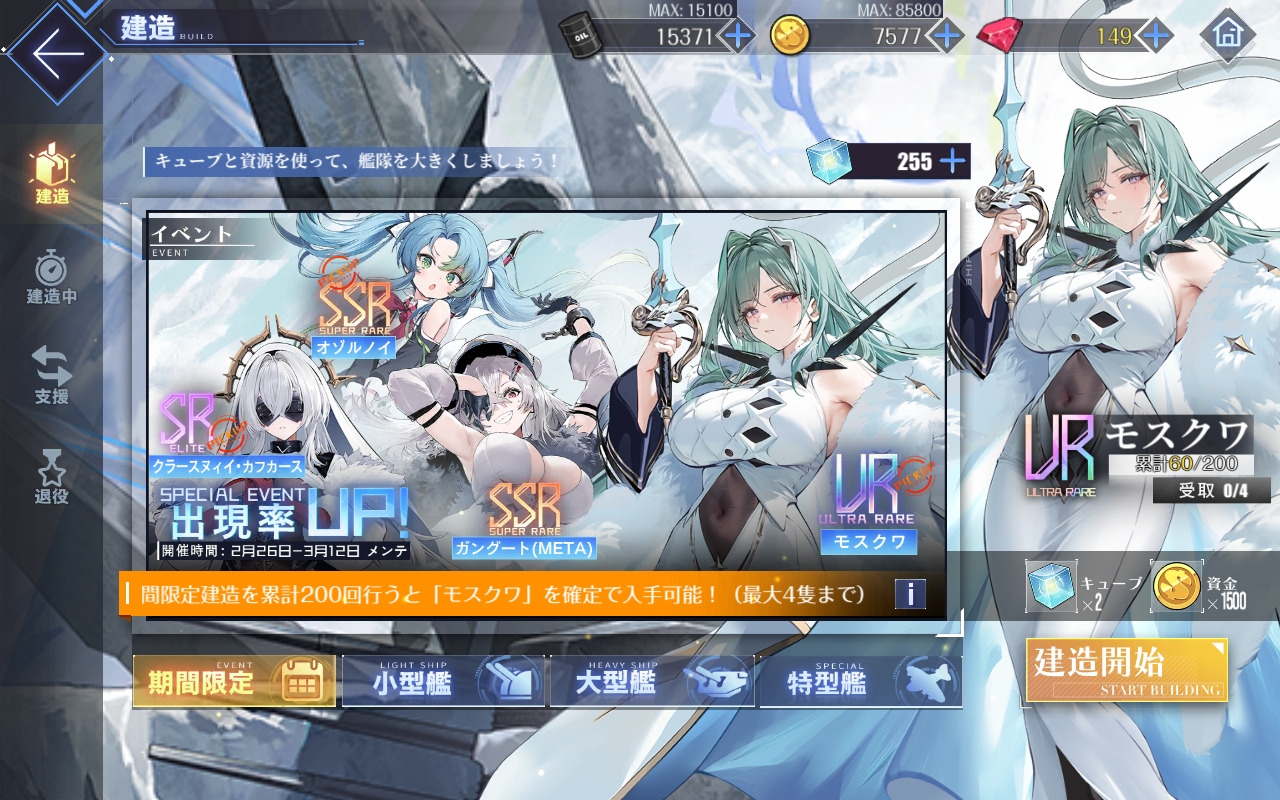Screen dimensions: 1280x800
Task: Add more coins with the plus button
Action: click(944, 36)
